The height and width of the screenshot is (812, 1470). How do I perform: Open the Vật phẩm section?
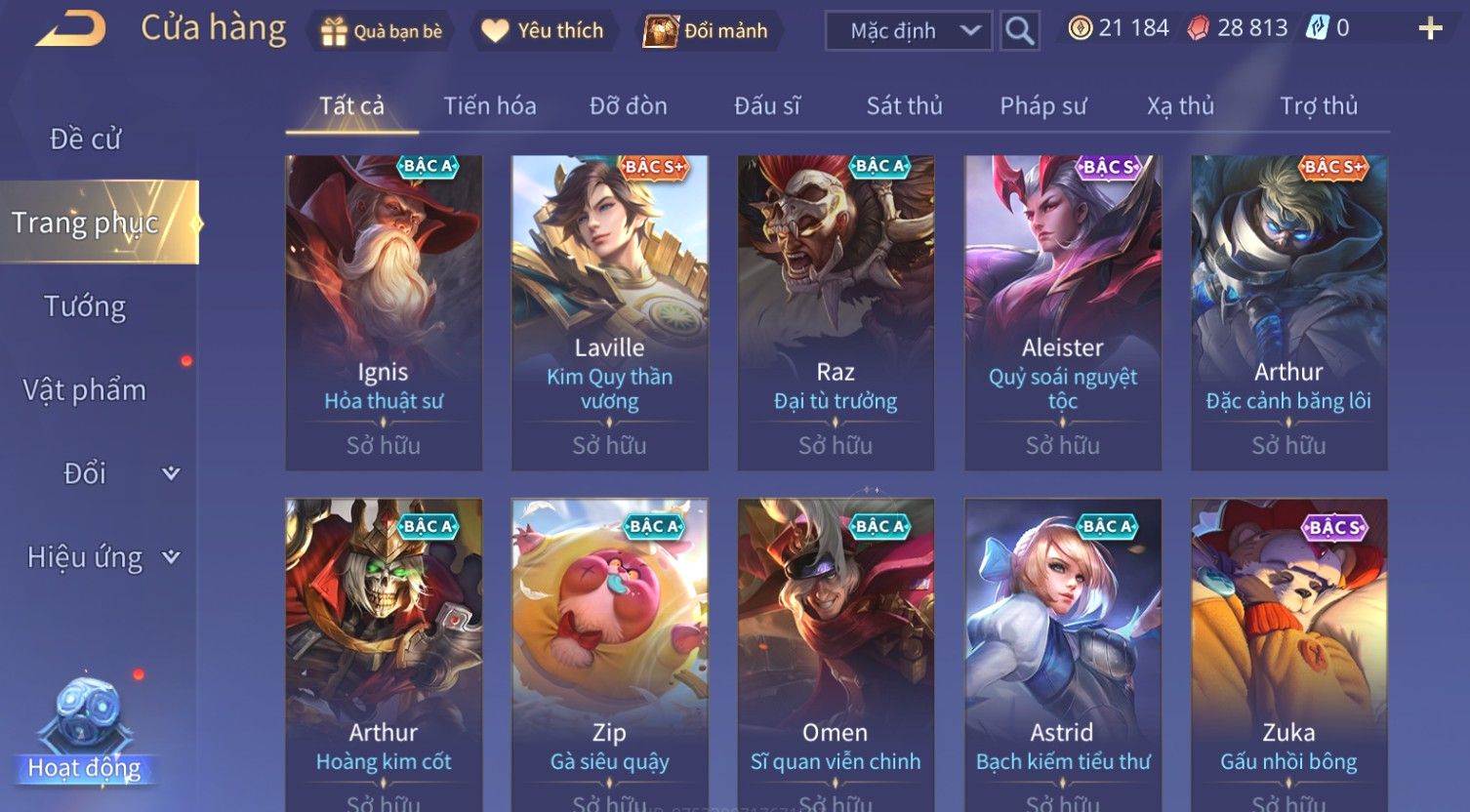click(86, 390)
